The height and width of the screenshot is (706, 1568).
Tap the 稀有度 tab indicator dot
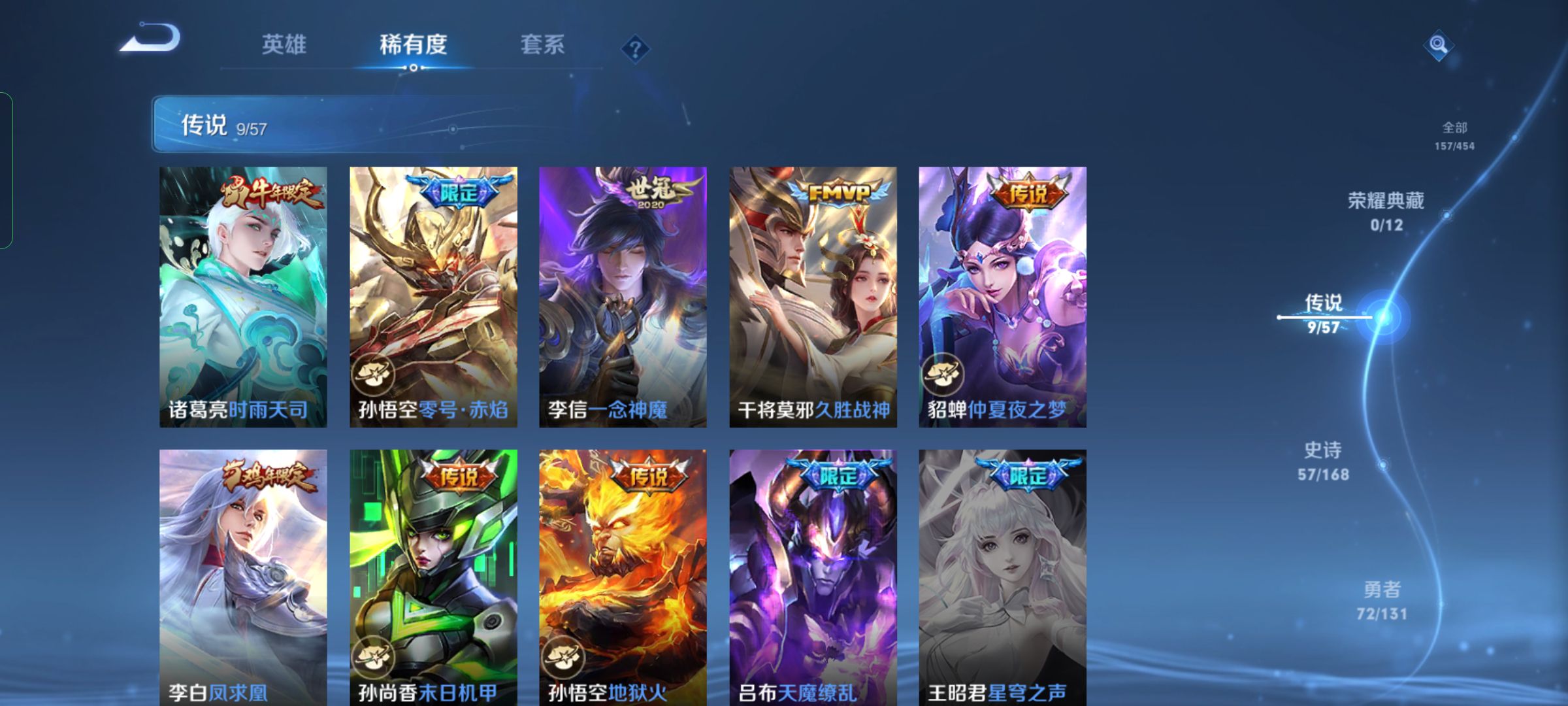(x=412, y=67)
